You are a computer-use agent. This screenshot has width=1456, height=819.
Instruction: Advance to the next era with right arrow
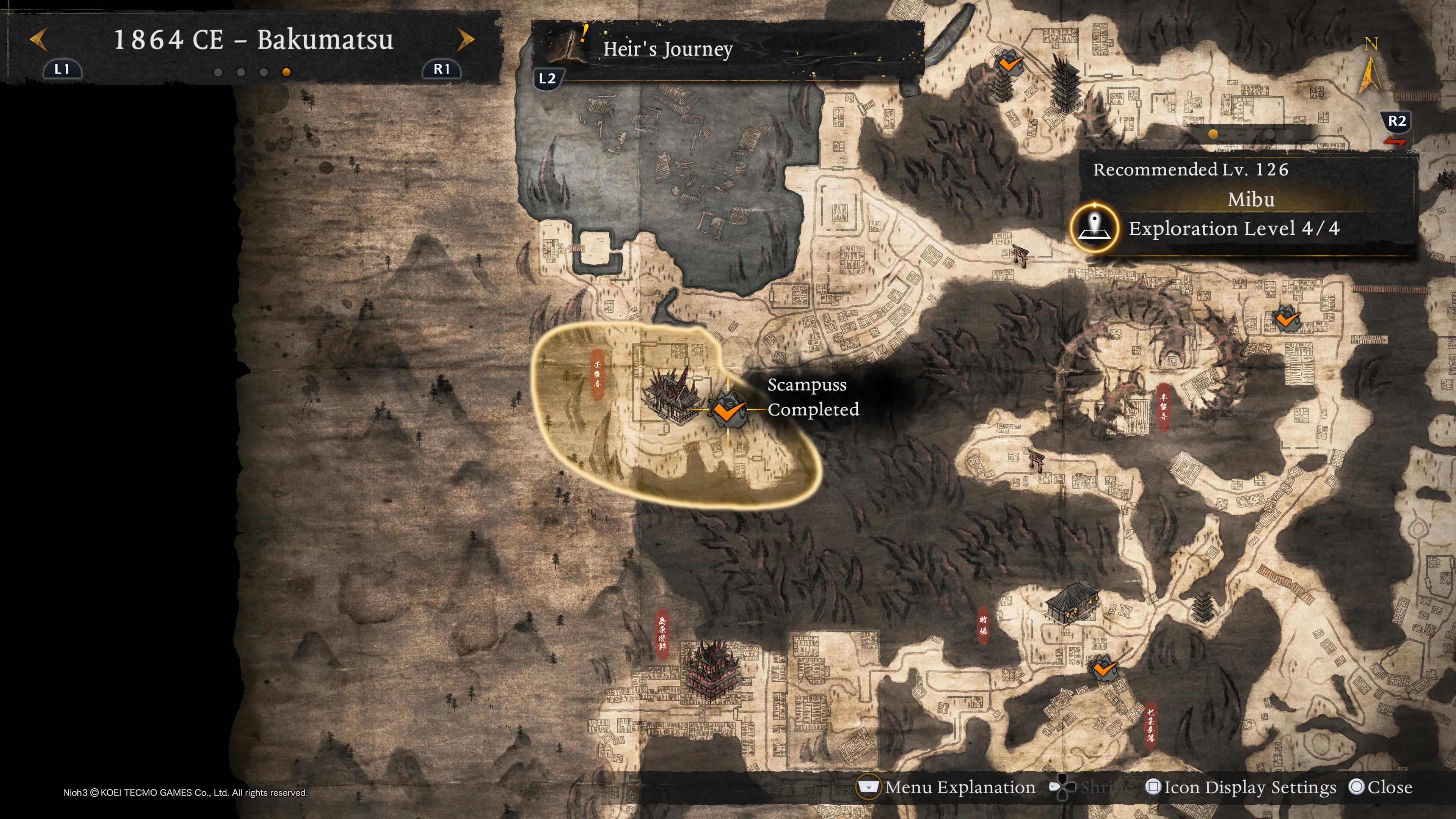click(x=466, y=39)
